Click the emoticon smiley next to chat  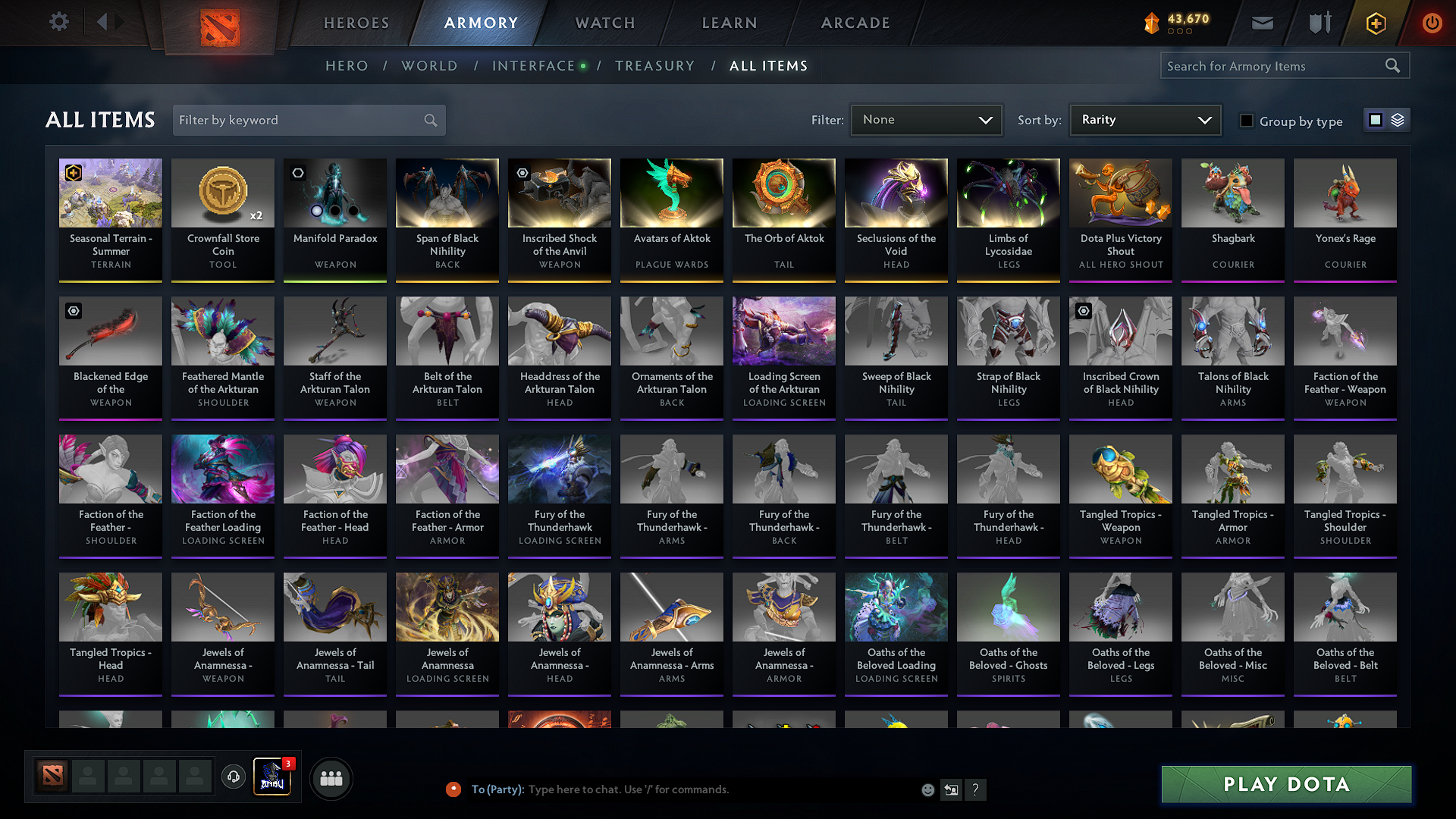click(927, 789)
